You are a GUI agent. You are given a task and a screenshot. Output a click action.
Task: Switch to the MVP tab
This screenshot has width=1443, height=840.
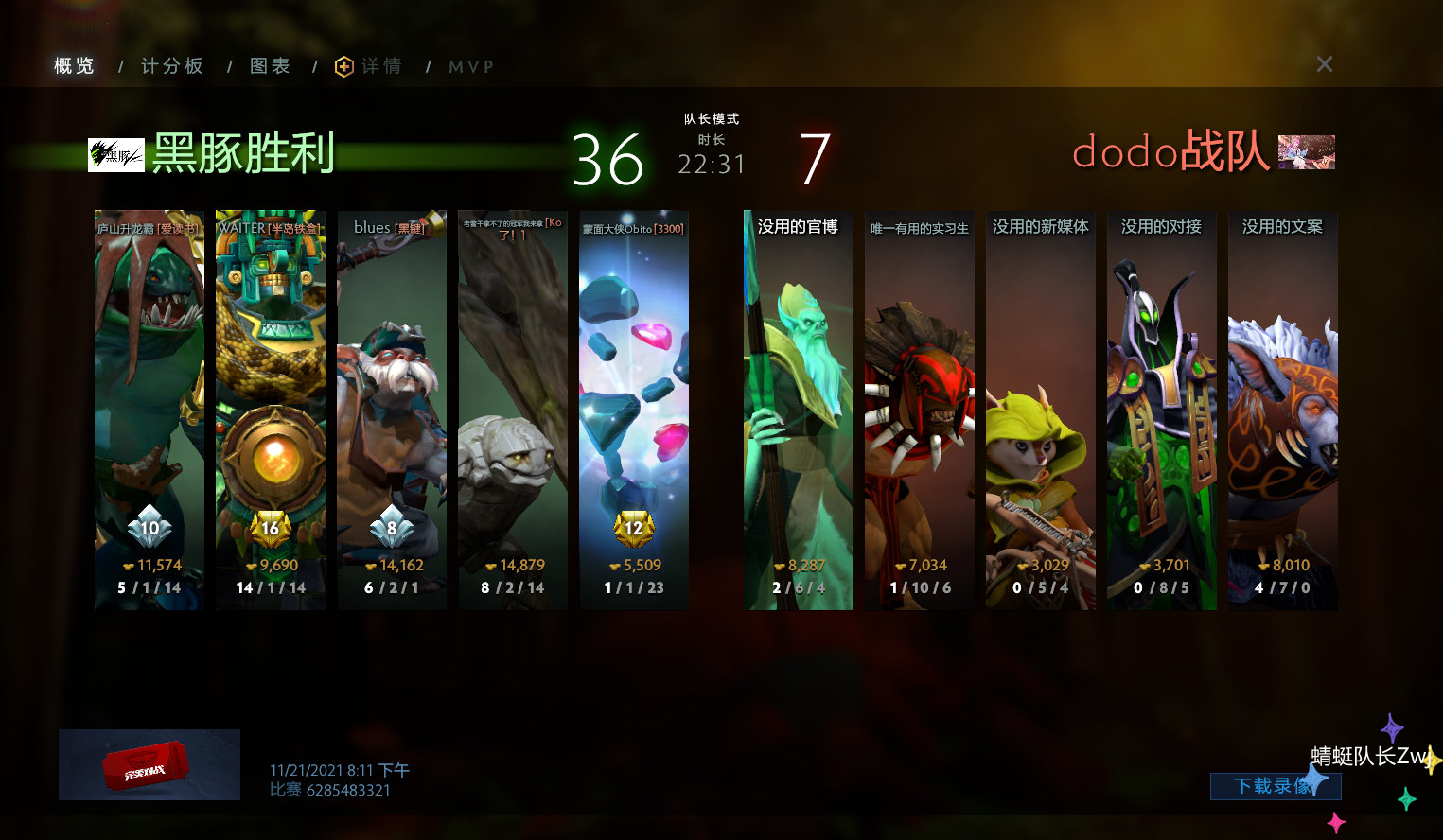[470, 65]
